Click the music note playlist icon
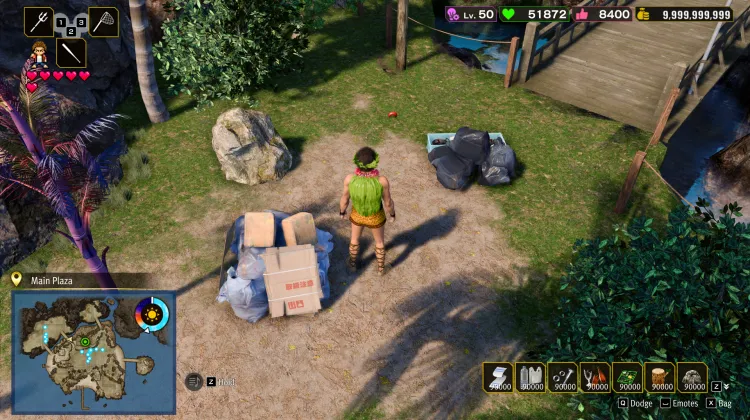 click(x=194, y=381)
